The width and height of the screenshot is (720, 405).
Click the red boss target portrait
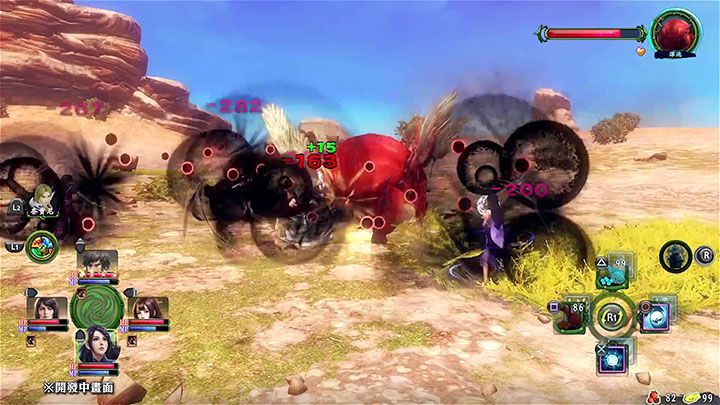click(675, 30)
